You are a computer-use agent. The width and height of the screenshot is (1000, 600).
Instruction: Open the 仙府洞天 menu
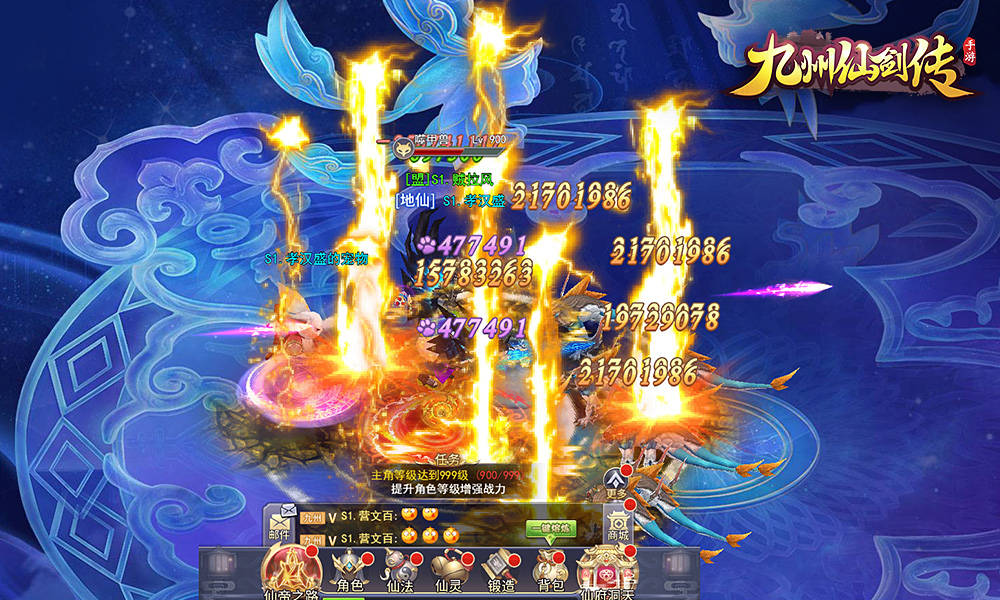[x=608, y=572]
